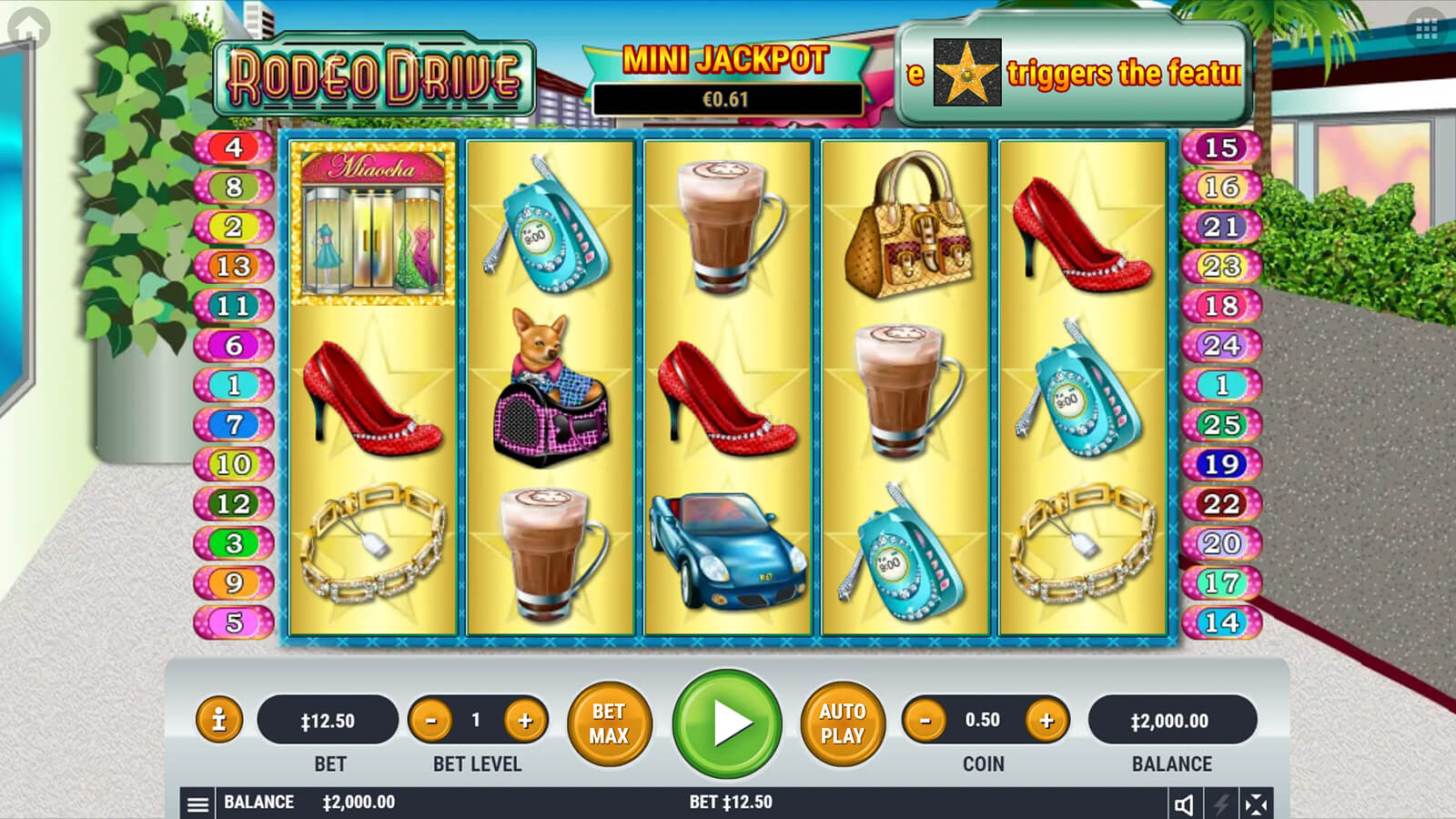Screen dimensions: 1456x819
Task: Toggle fullscreen with the expand arrows icon
Action: [1256, 804]
